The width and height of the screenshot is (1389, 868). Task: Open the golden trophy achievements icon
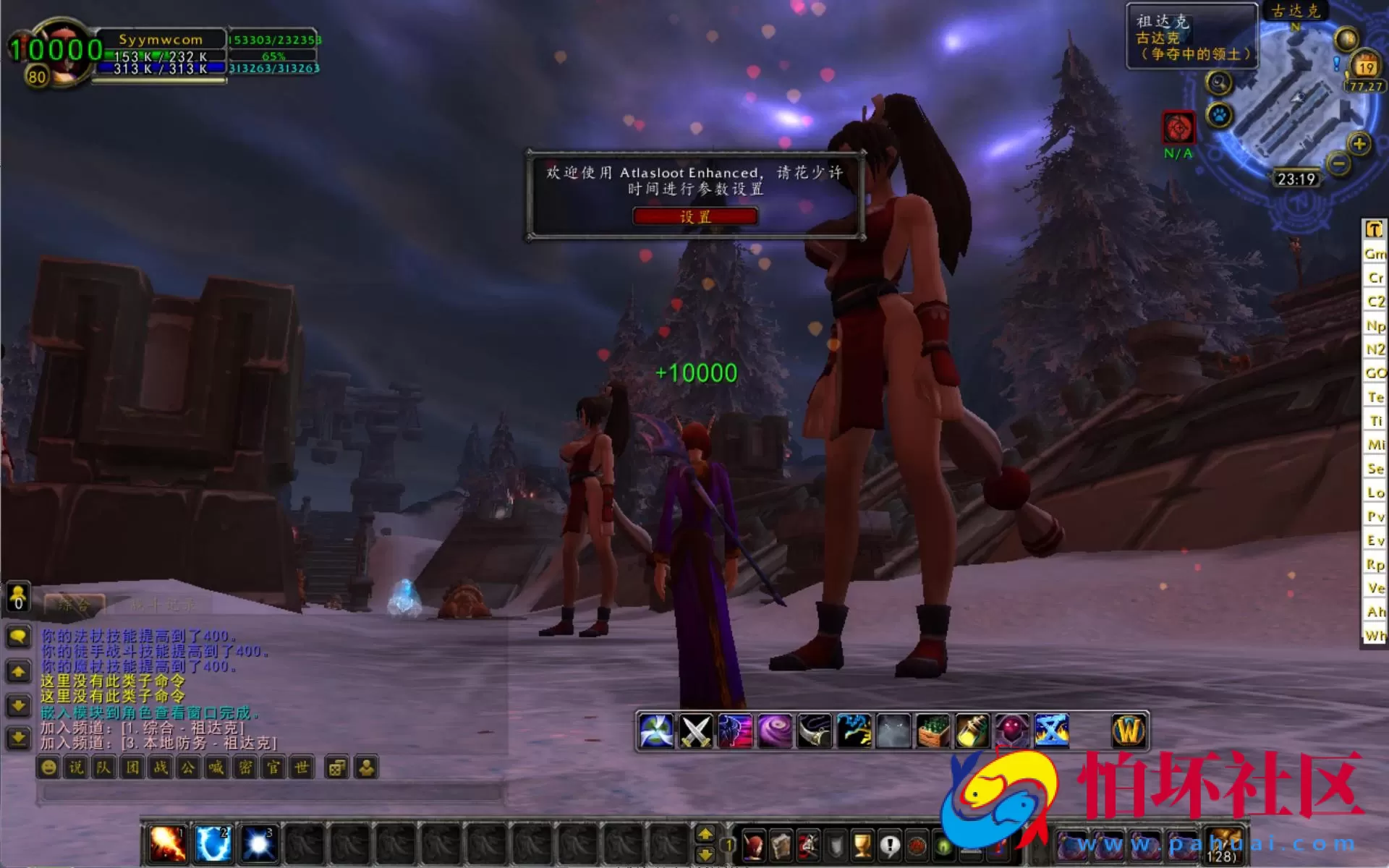point(862,844)
